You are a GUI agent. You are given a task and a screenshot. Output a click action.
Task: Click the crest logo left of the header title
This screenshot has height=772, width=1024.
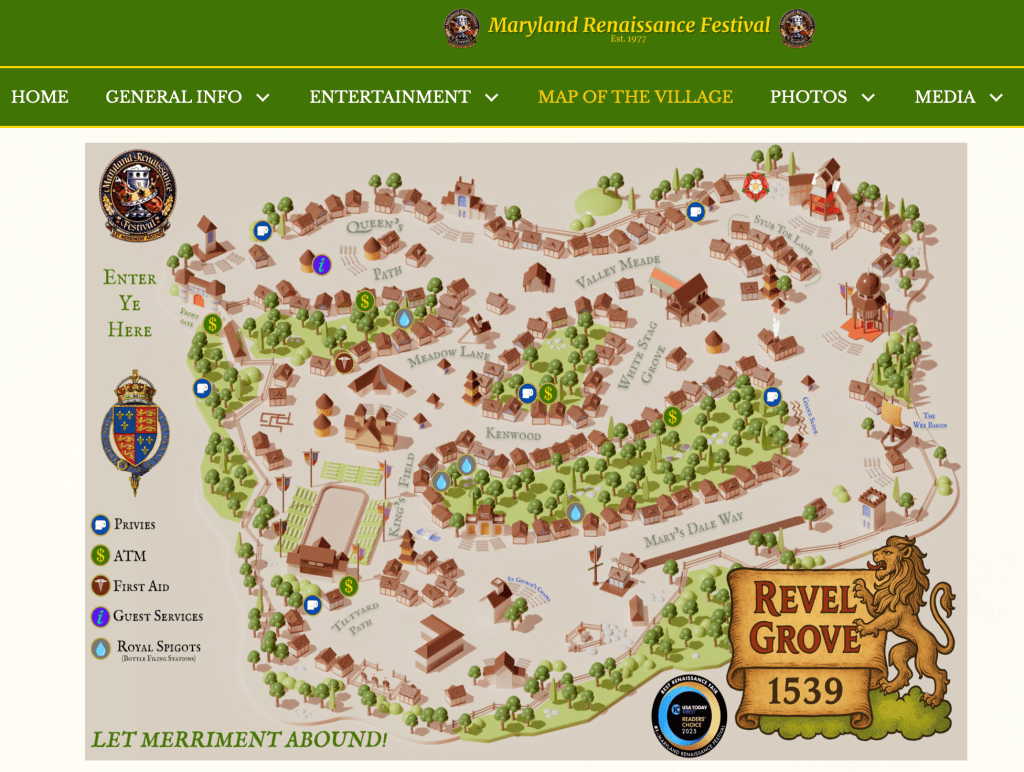(x=462, y=28)
